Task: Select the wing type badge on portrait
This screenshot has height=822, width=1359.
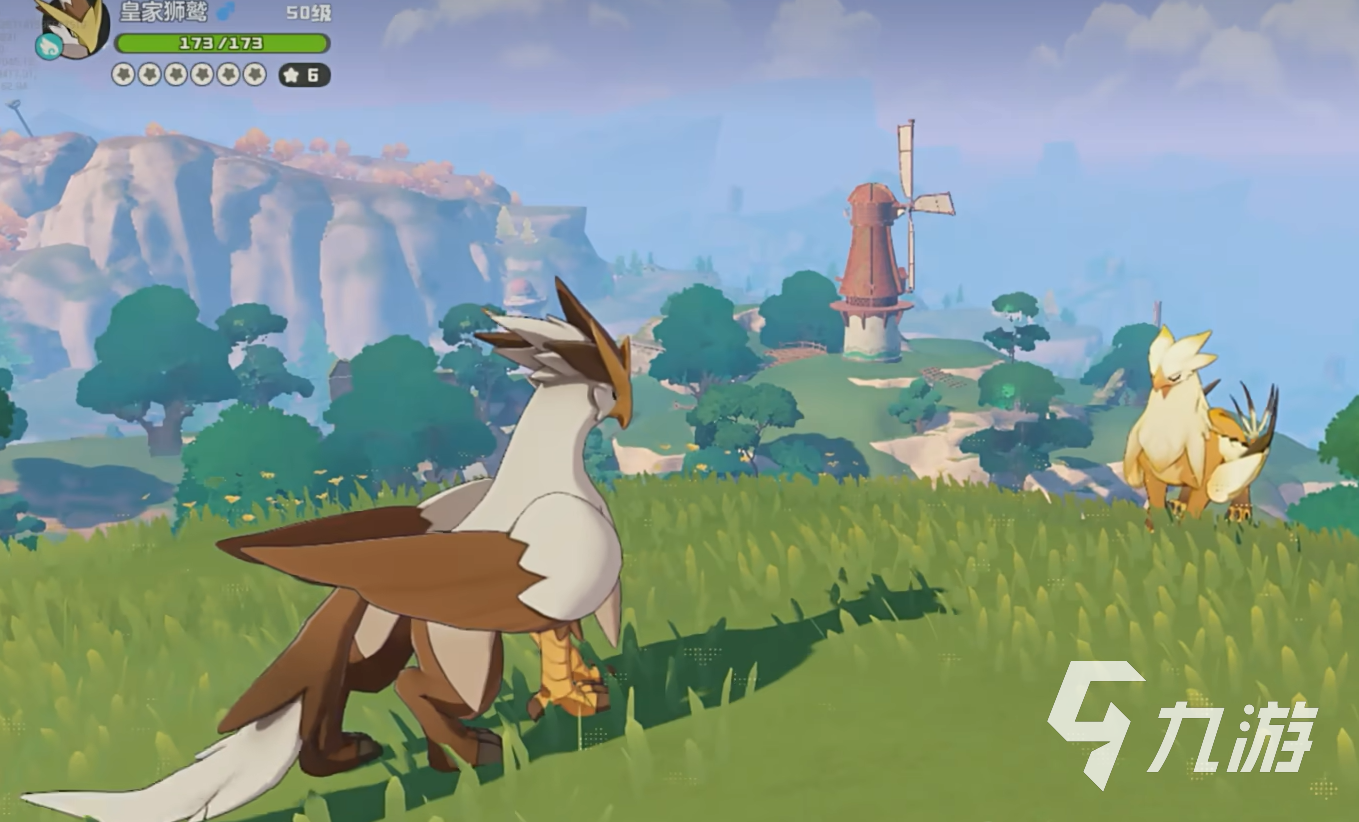Action: tap(47, 45)
